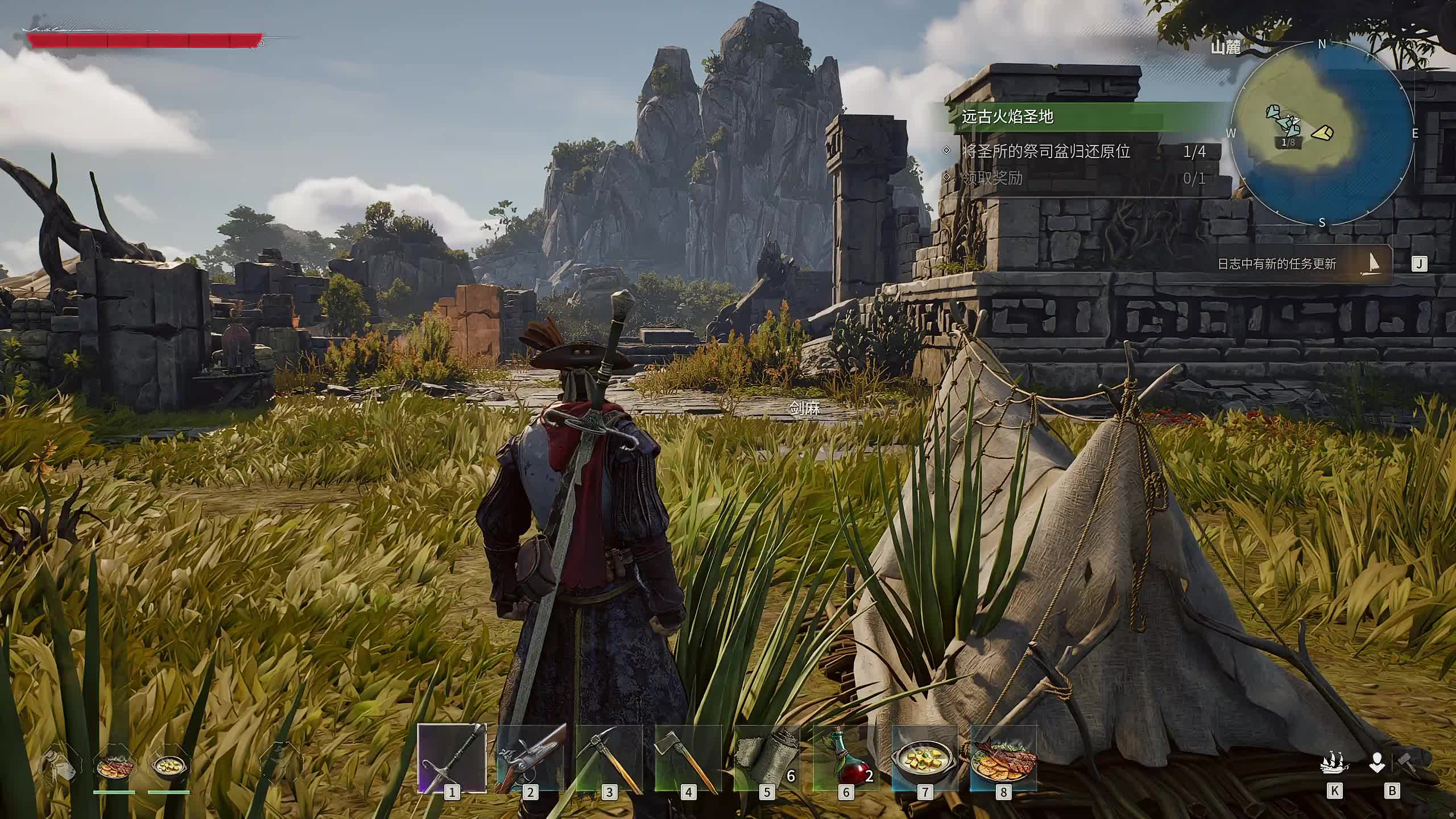
Task: Inspect the stew food buff icon
Action: coord(169,767)
